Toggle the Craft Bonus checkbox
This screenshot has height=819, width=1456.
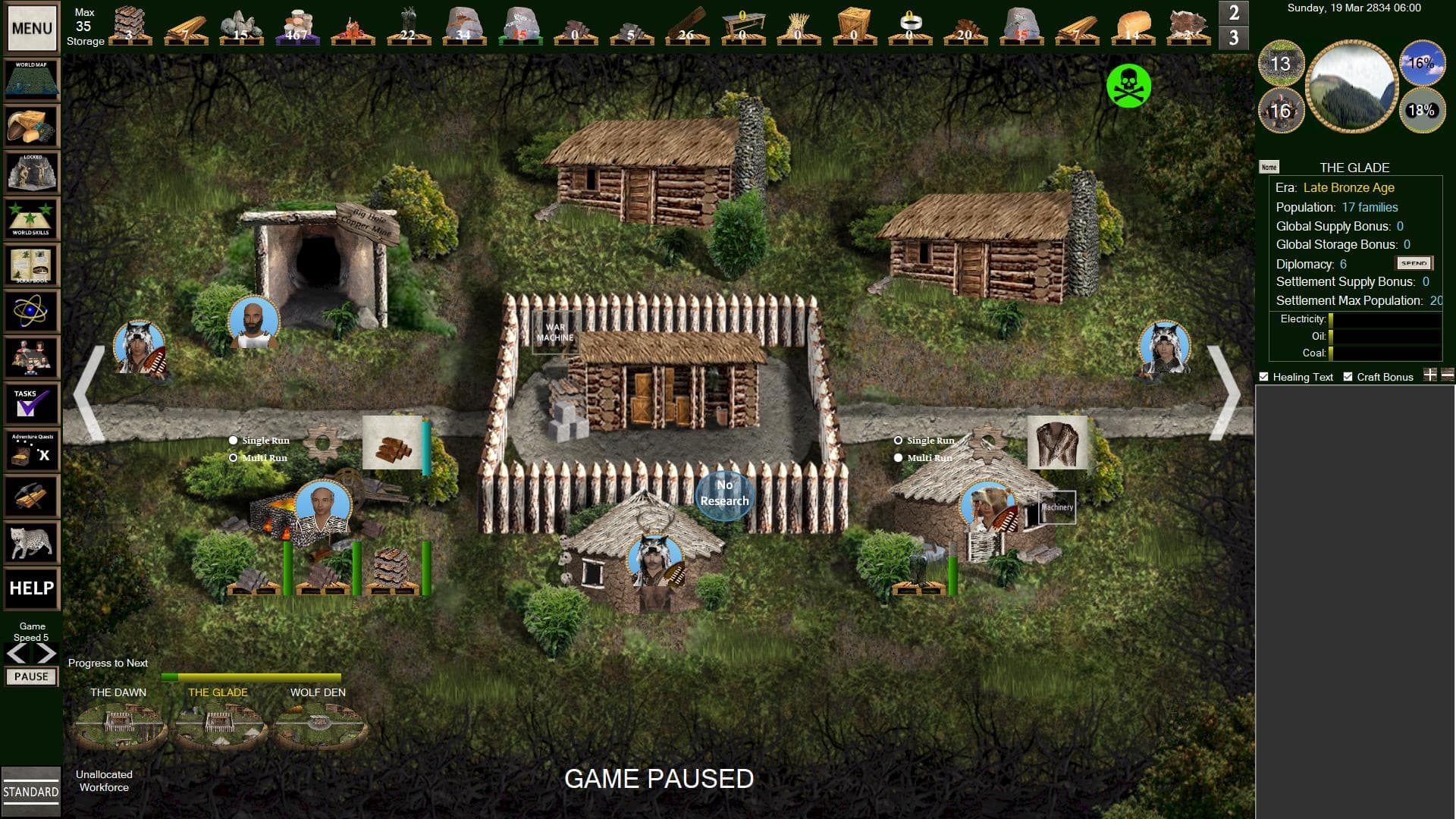point(1348,377)
